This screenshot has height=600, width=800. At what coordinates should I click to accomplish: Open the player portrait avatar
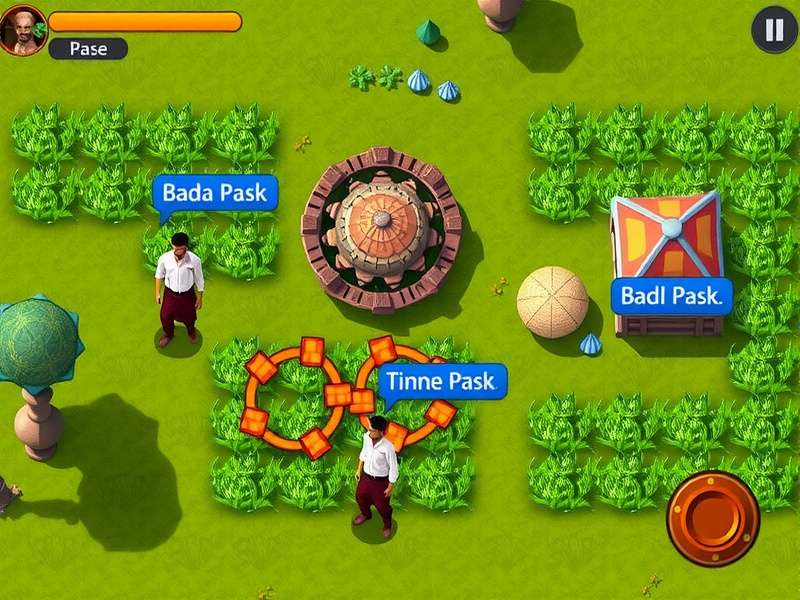[x=22, y=30]
